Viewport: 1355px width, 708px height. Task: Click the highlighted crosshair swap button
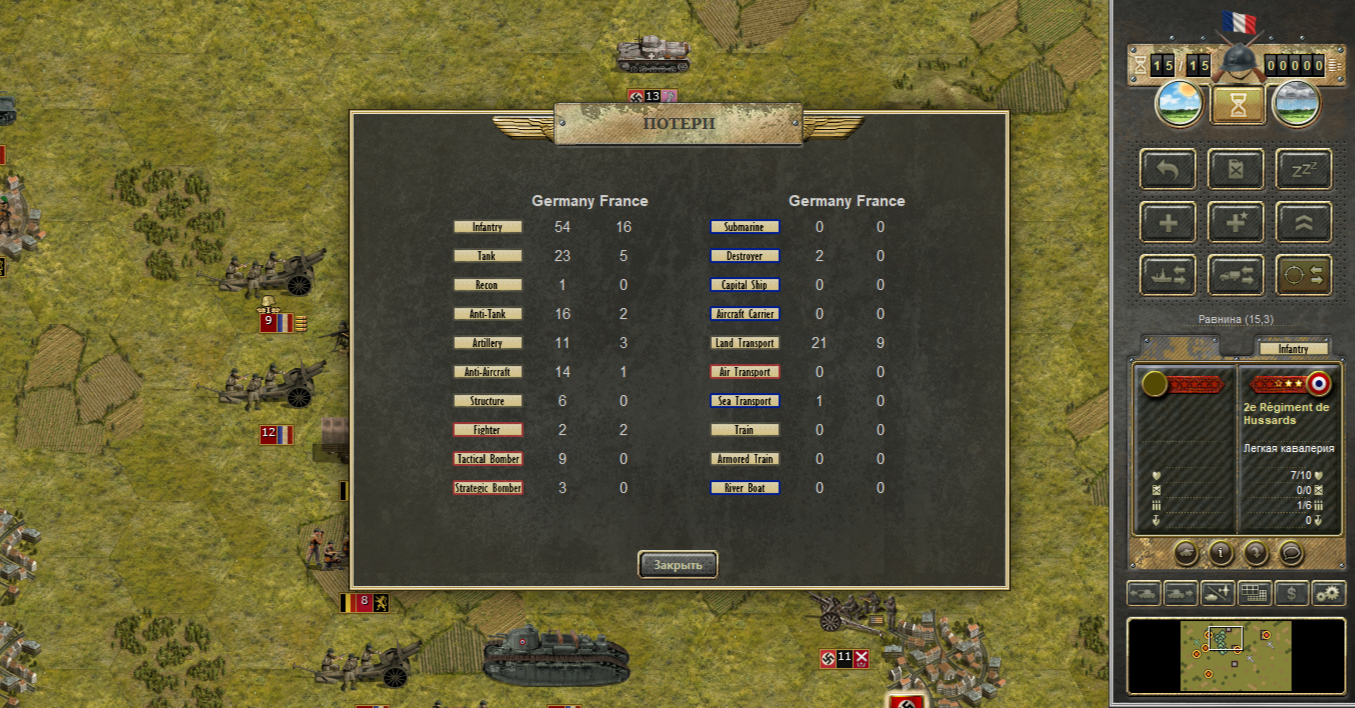tap(1303, 275)
